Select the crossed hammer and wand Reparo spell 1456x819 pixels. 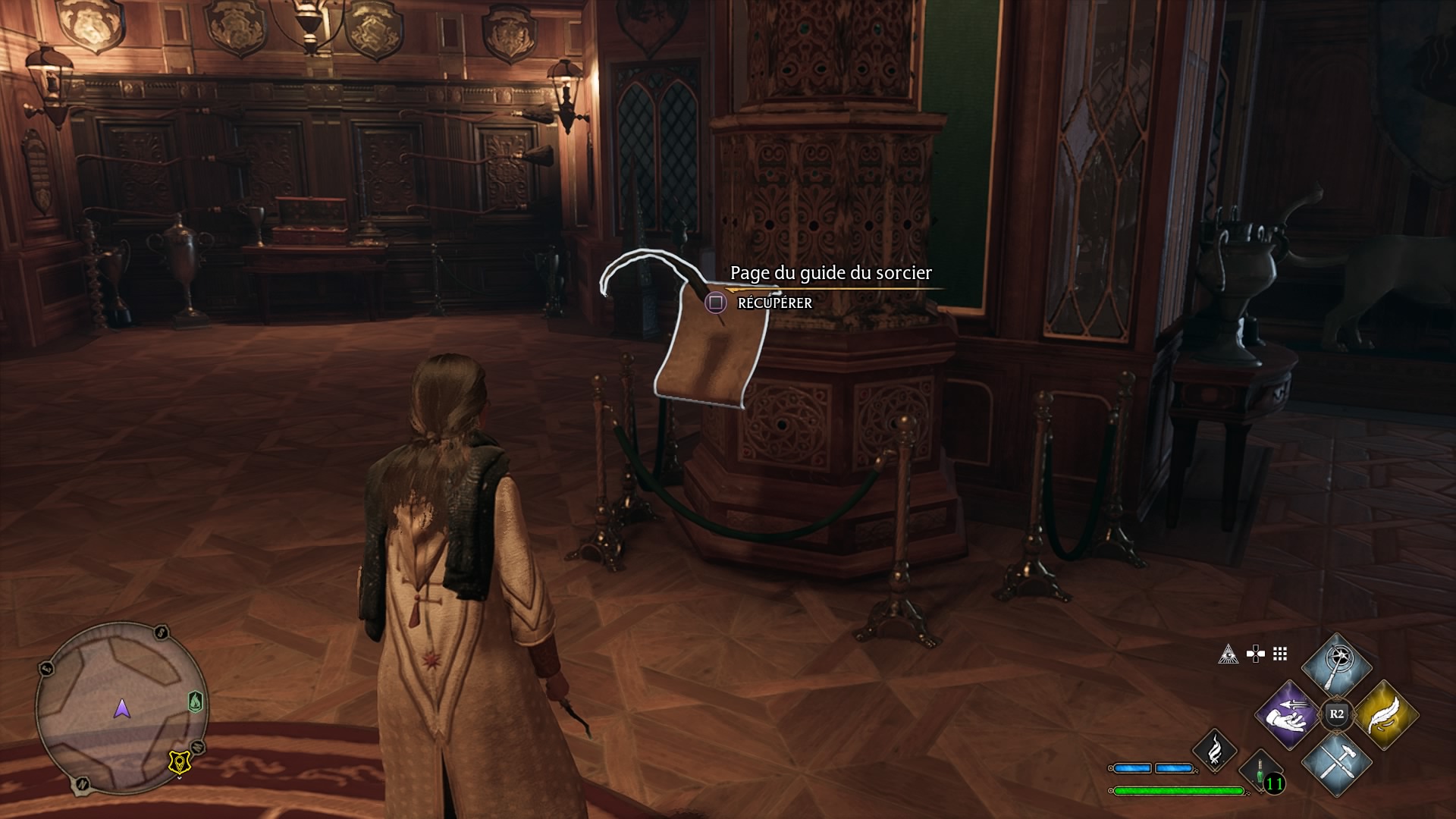click(1336, 764)
